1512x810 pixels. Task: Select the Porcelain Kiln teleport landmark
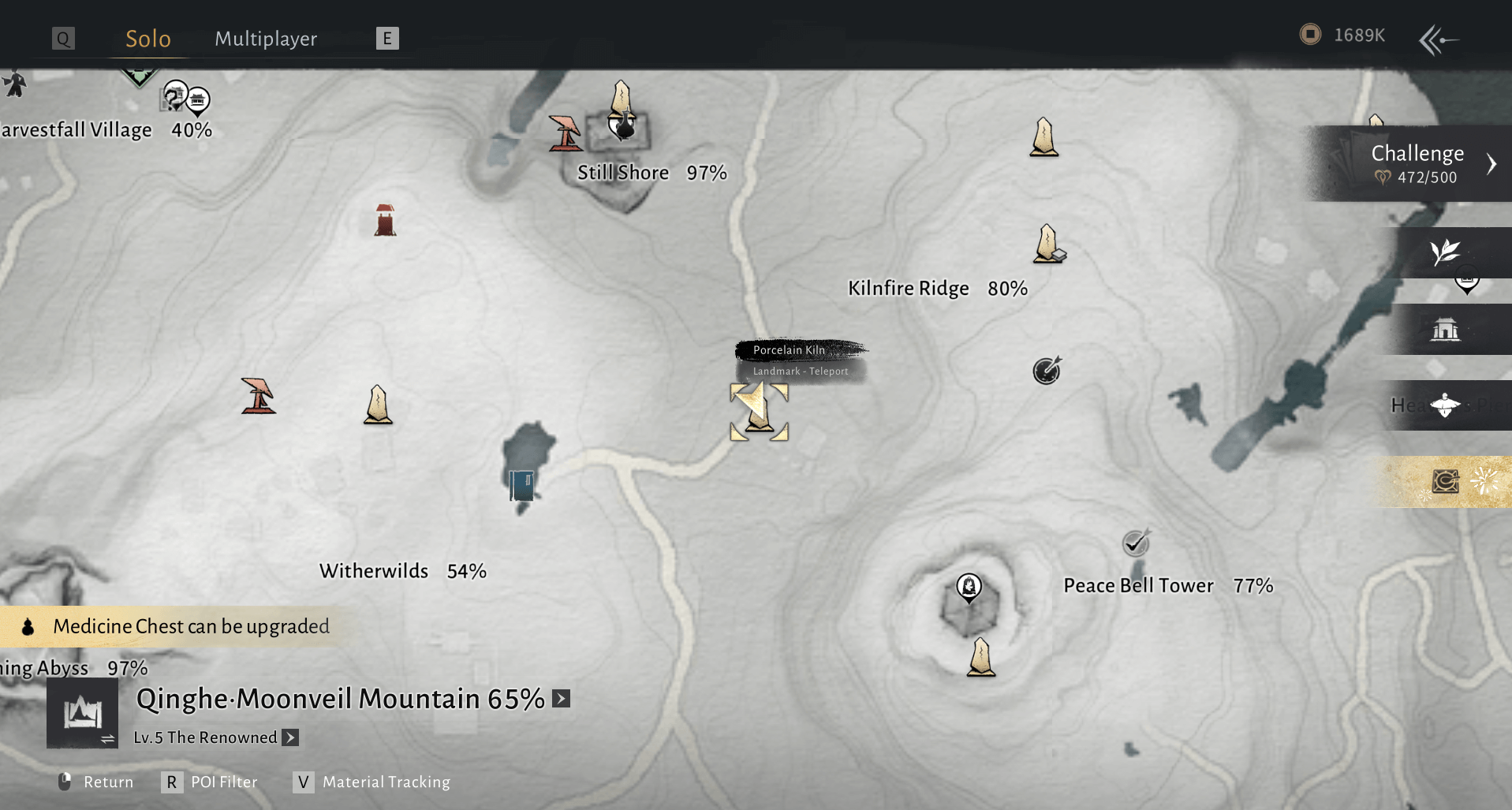pos(759,412)
